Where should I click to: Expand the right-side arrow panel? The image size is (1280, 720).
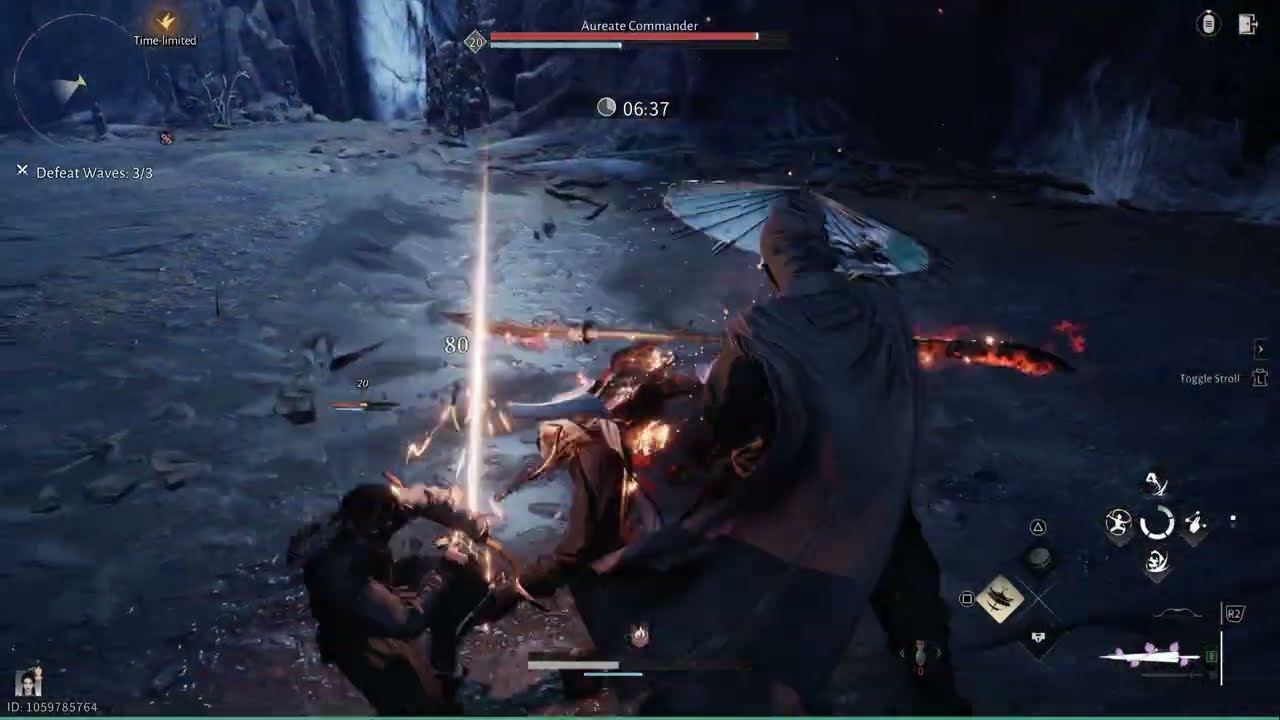click(x=1260, y=349)
